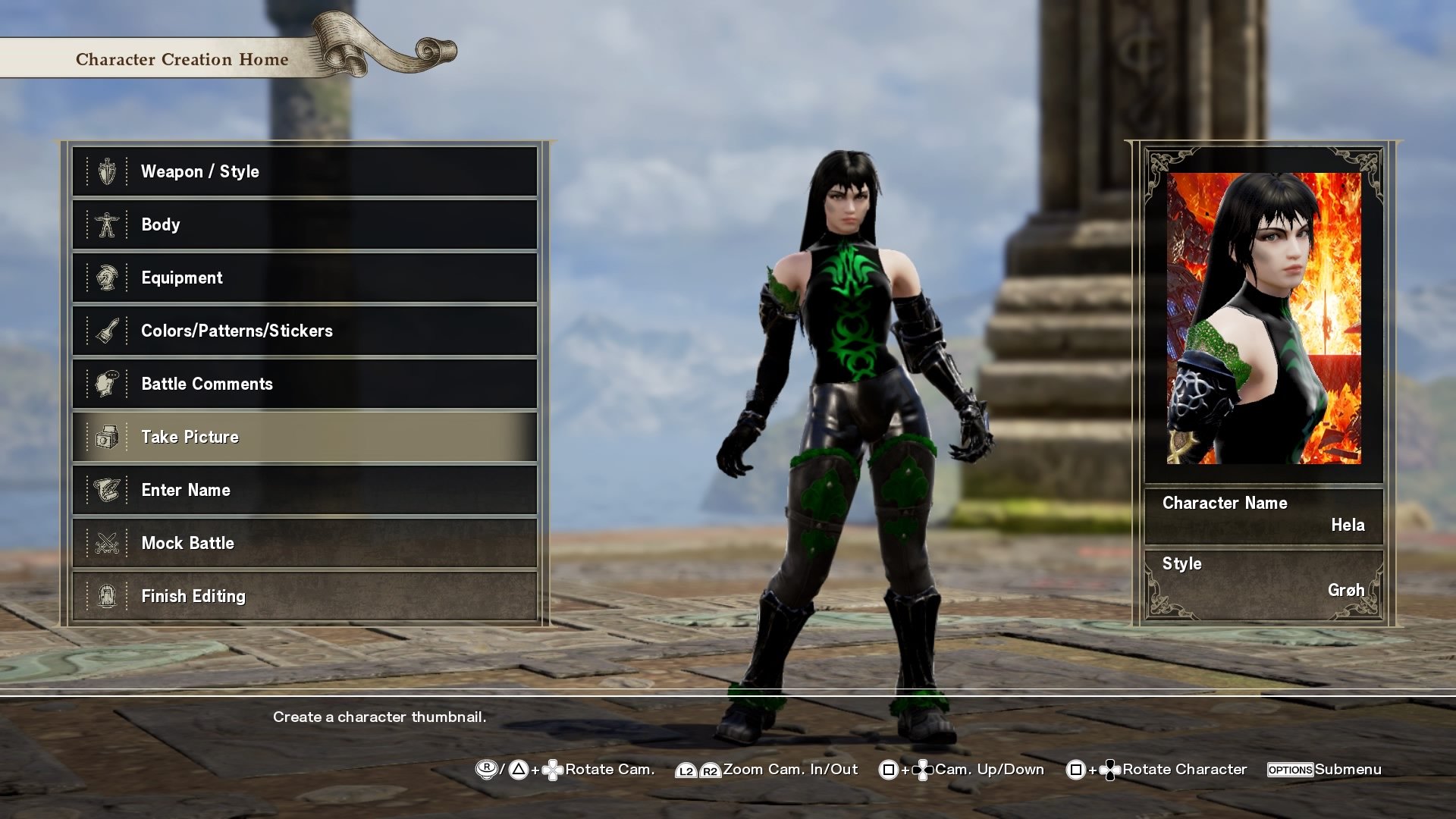Select the Character Name field showing Hela
Screen dimensions: 1456x819
pyautogui.click(x=1263, y=514)
